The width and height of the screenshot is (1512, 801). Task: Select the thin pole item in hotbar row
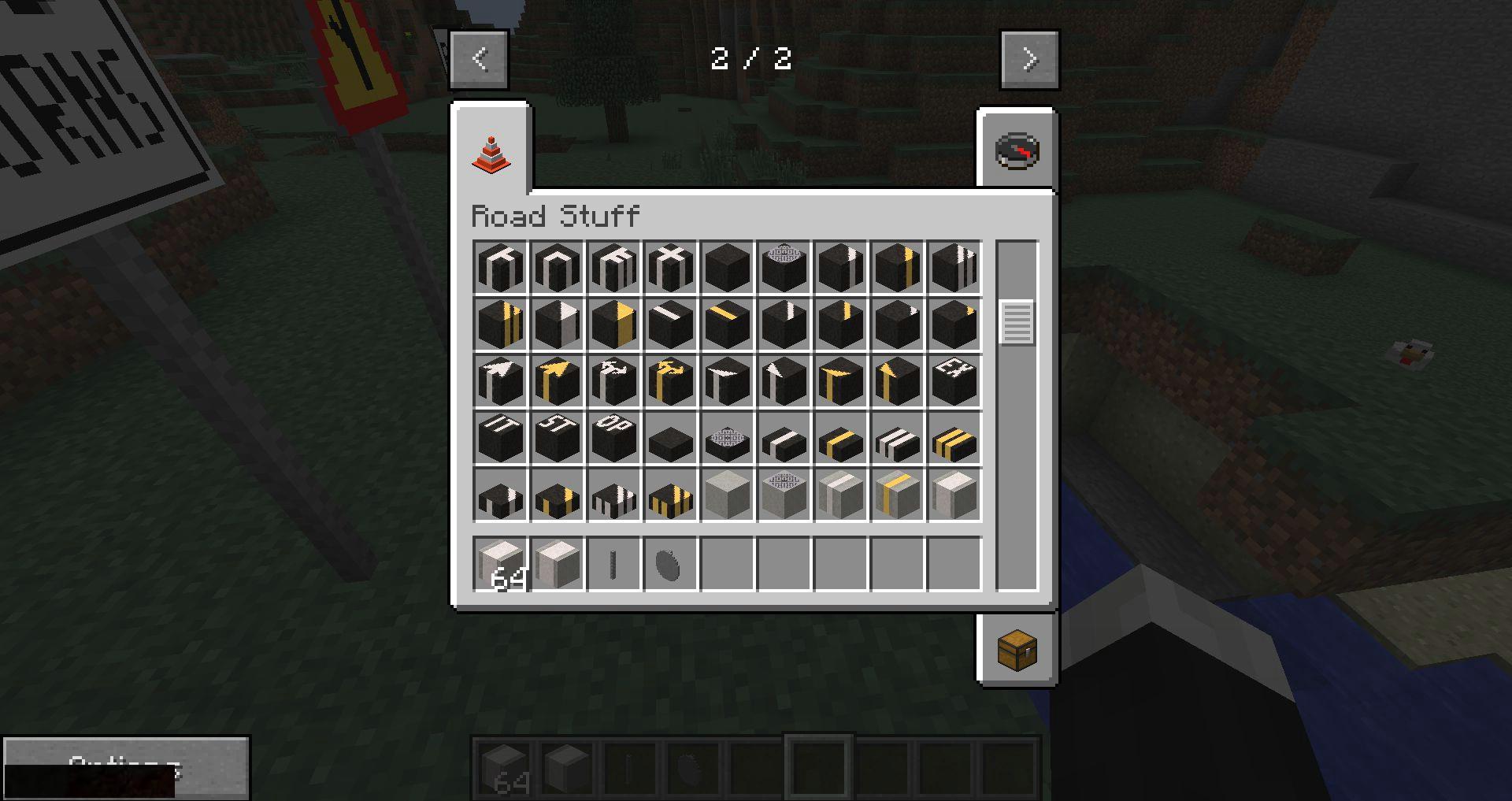(613, 564)
